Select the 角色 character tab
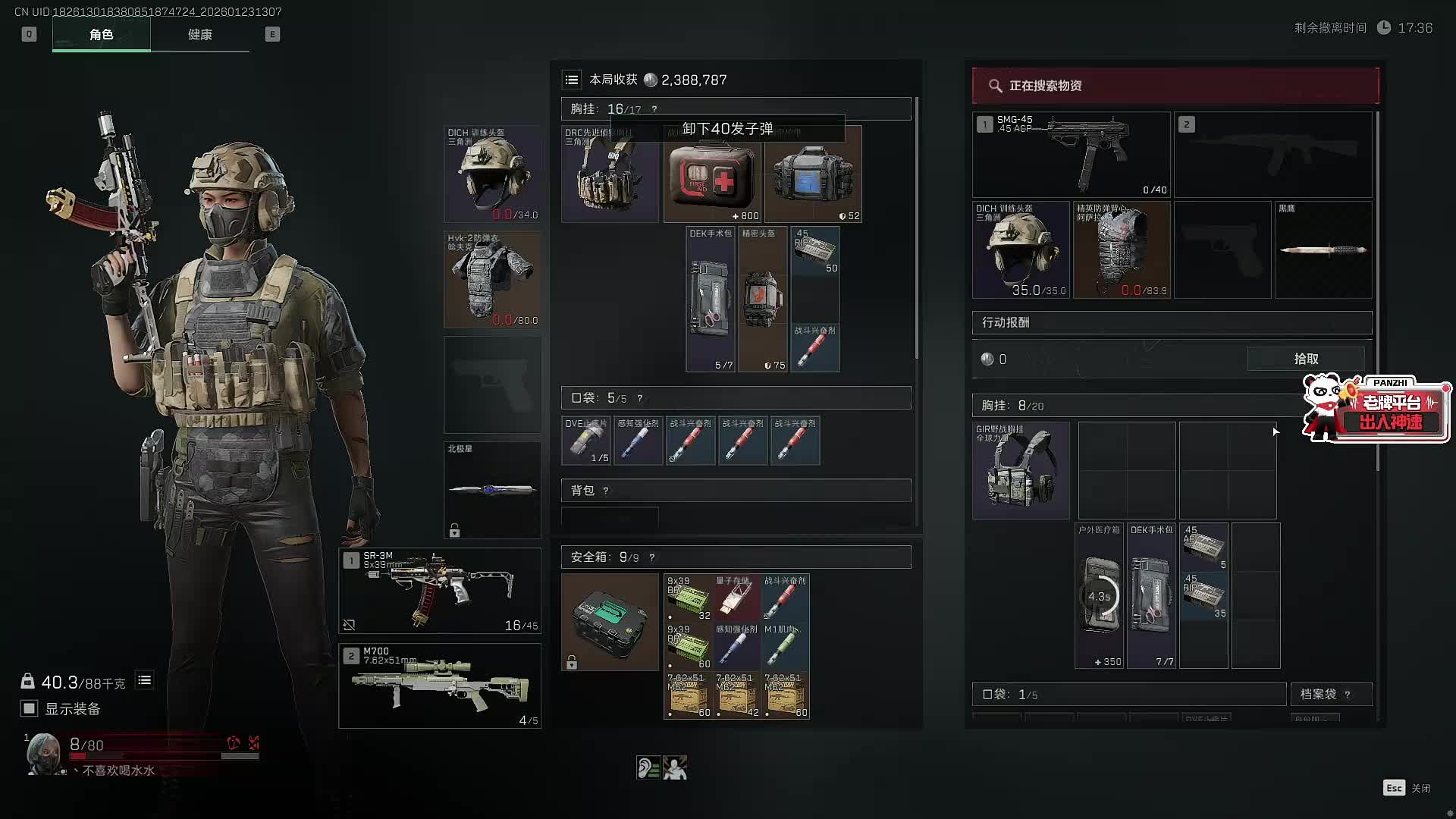Screen dimensions: 1456x819 click(x=101, y=35)
